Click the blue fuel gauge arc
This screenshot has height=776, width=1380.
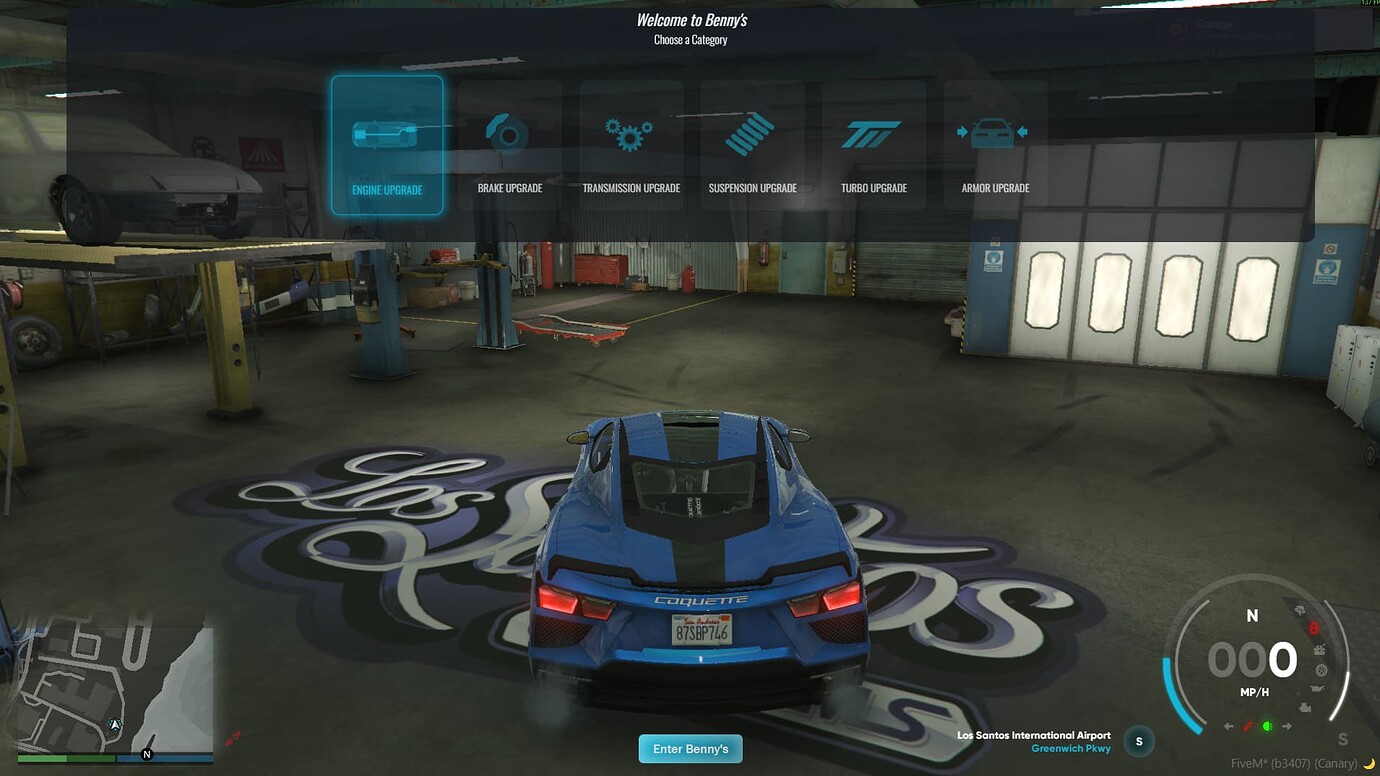coord(1168,689)
